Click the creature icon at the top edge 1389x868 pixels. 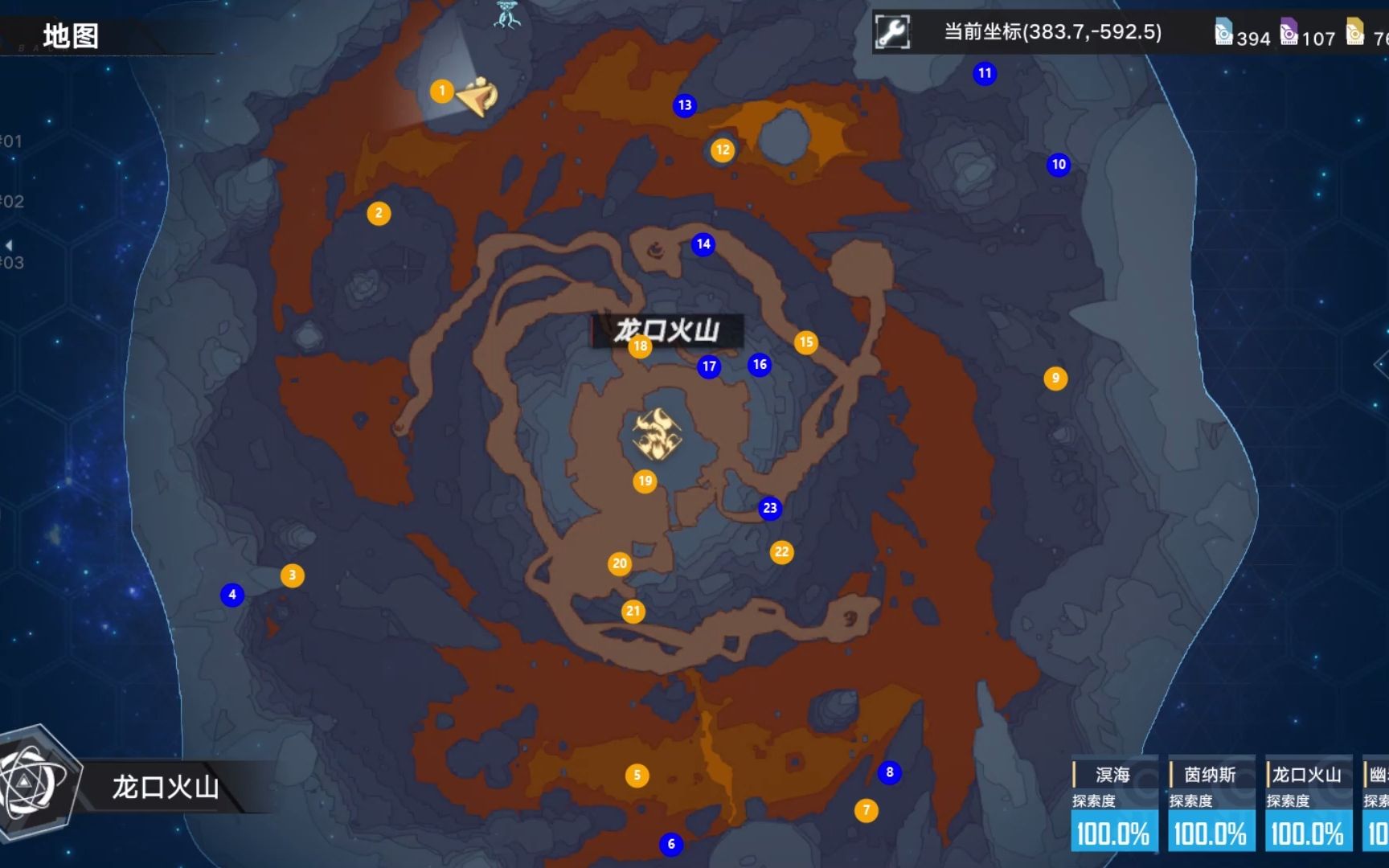tap(505, 16)
